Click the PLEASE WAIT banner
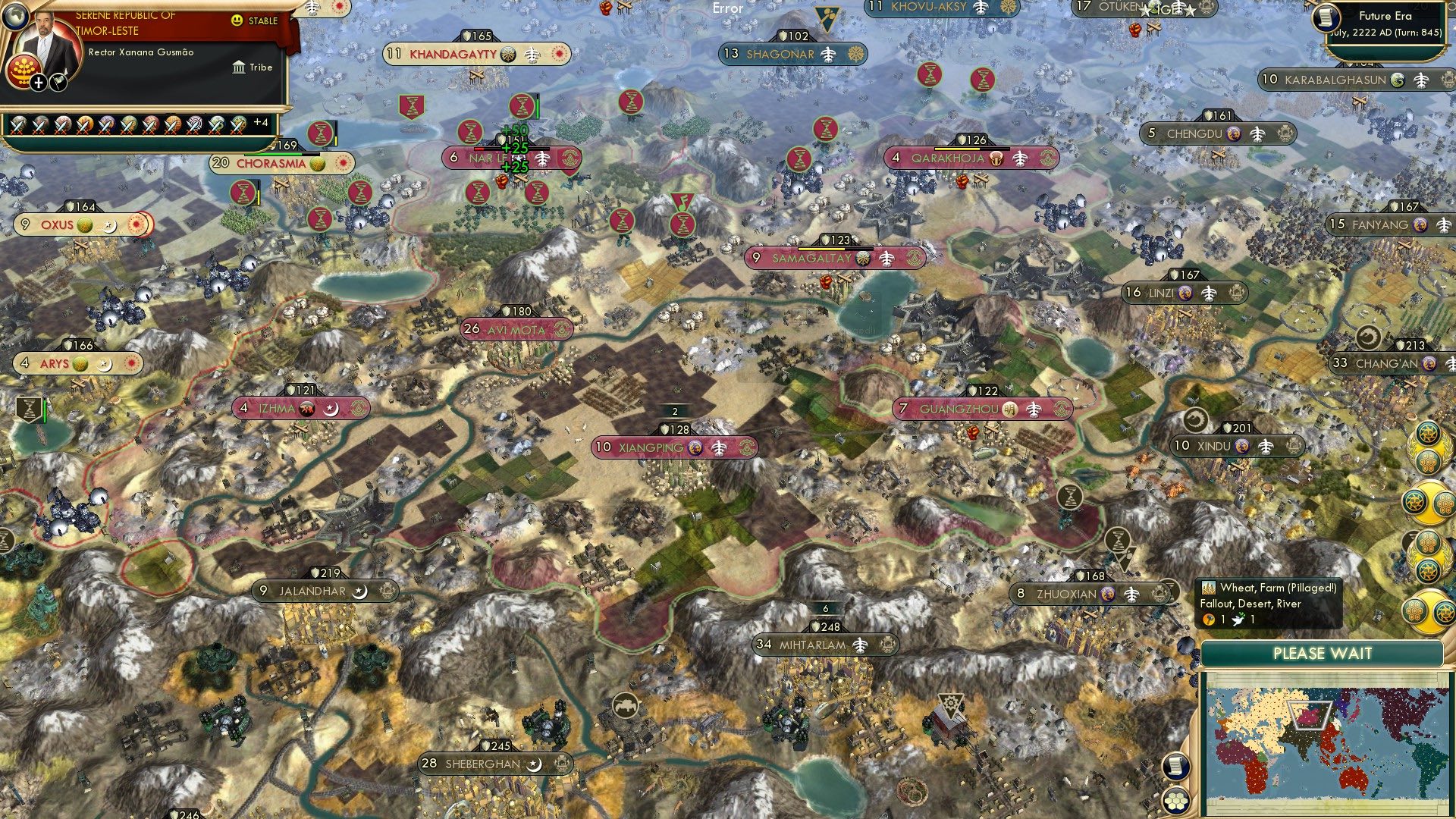This screenshot has height=819, width=1456. [x=1324, y=653]
